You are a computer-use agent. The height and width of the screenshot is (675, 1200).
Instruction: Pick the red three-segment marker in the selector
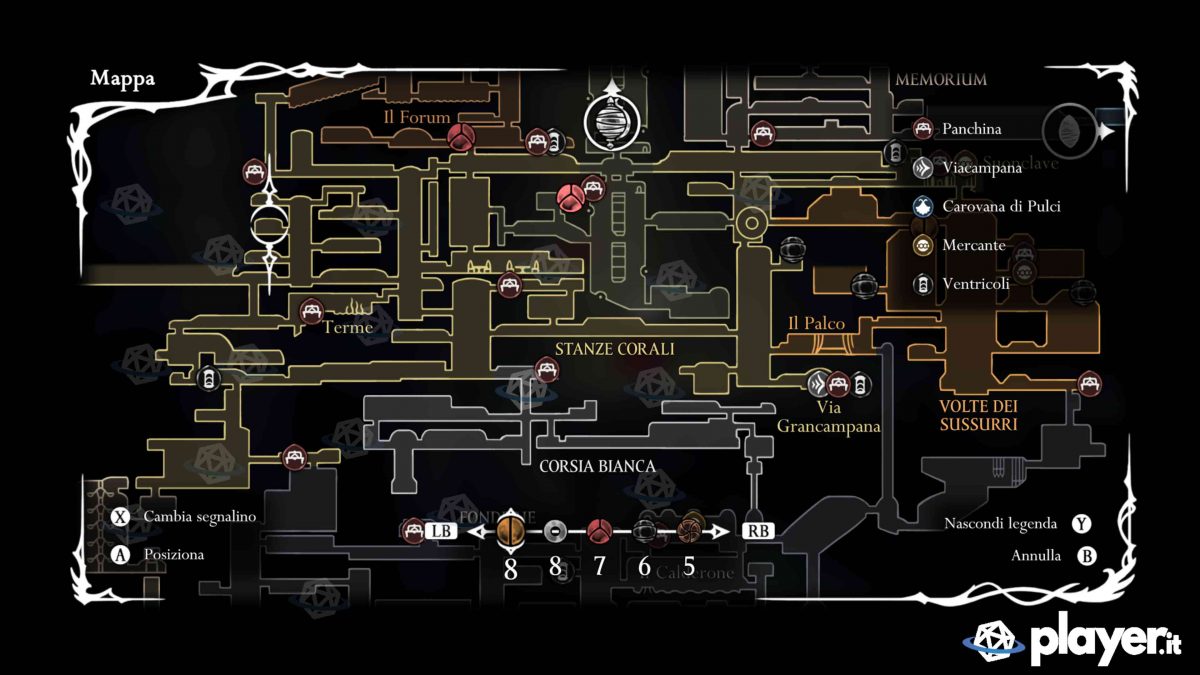pyautogui.click(x=599, y=531)
